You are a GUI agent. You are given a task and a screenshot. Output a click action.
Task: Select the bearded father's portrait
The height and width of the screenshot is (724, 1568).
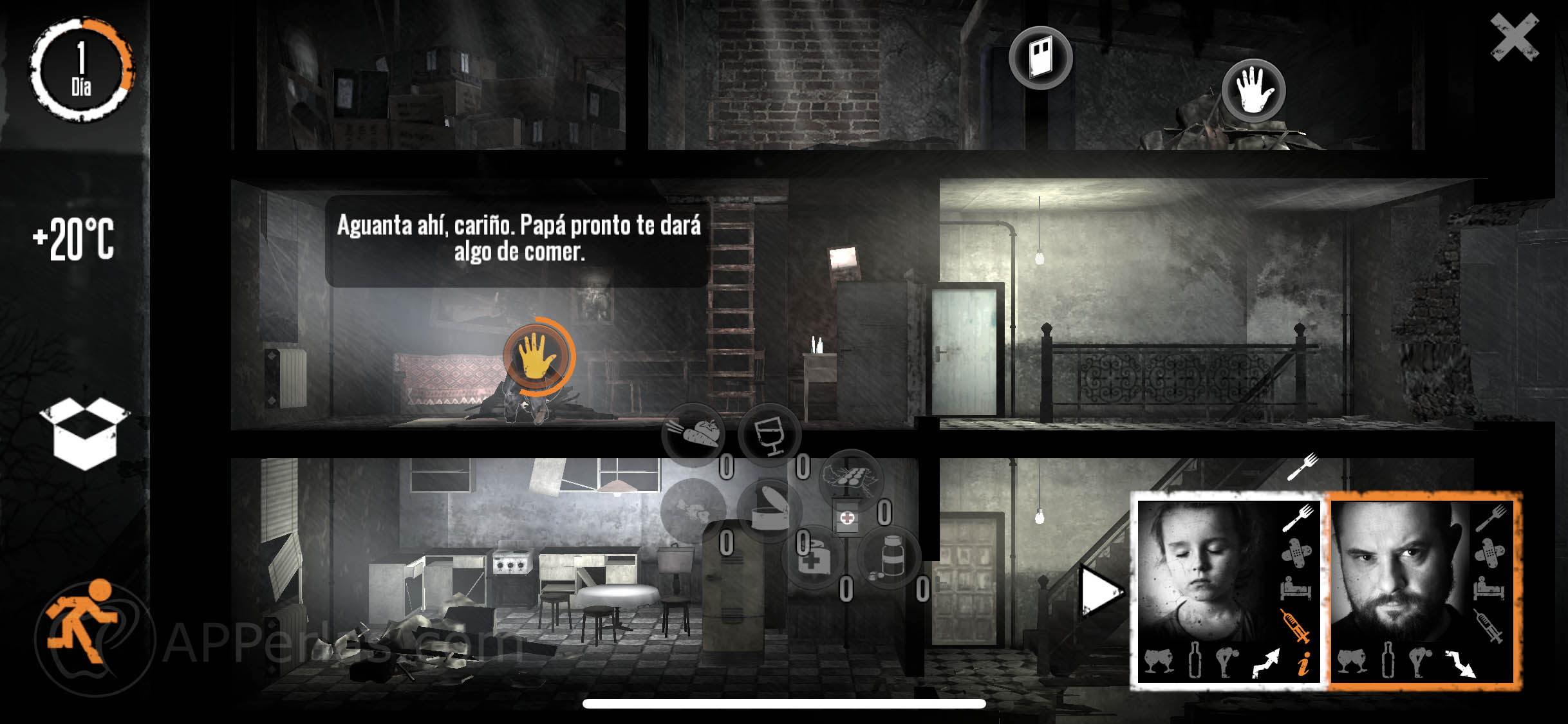1397,573
